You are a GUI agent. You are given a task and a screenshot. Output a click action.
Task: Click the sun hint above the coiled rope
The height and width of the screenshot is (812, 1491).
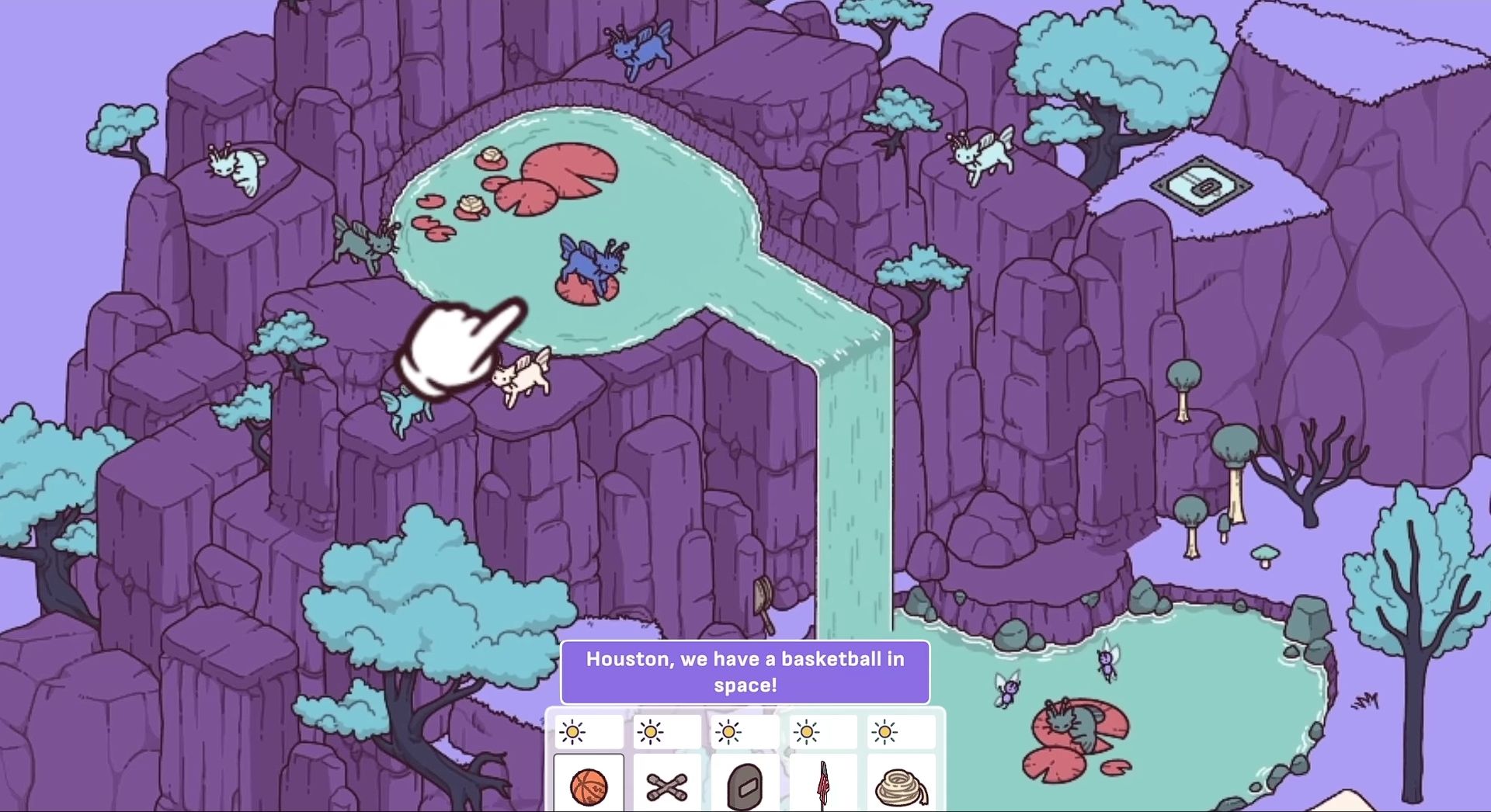(885, 732)
